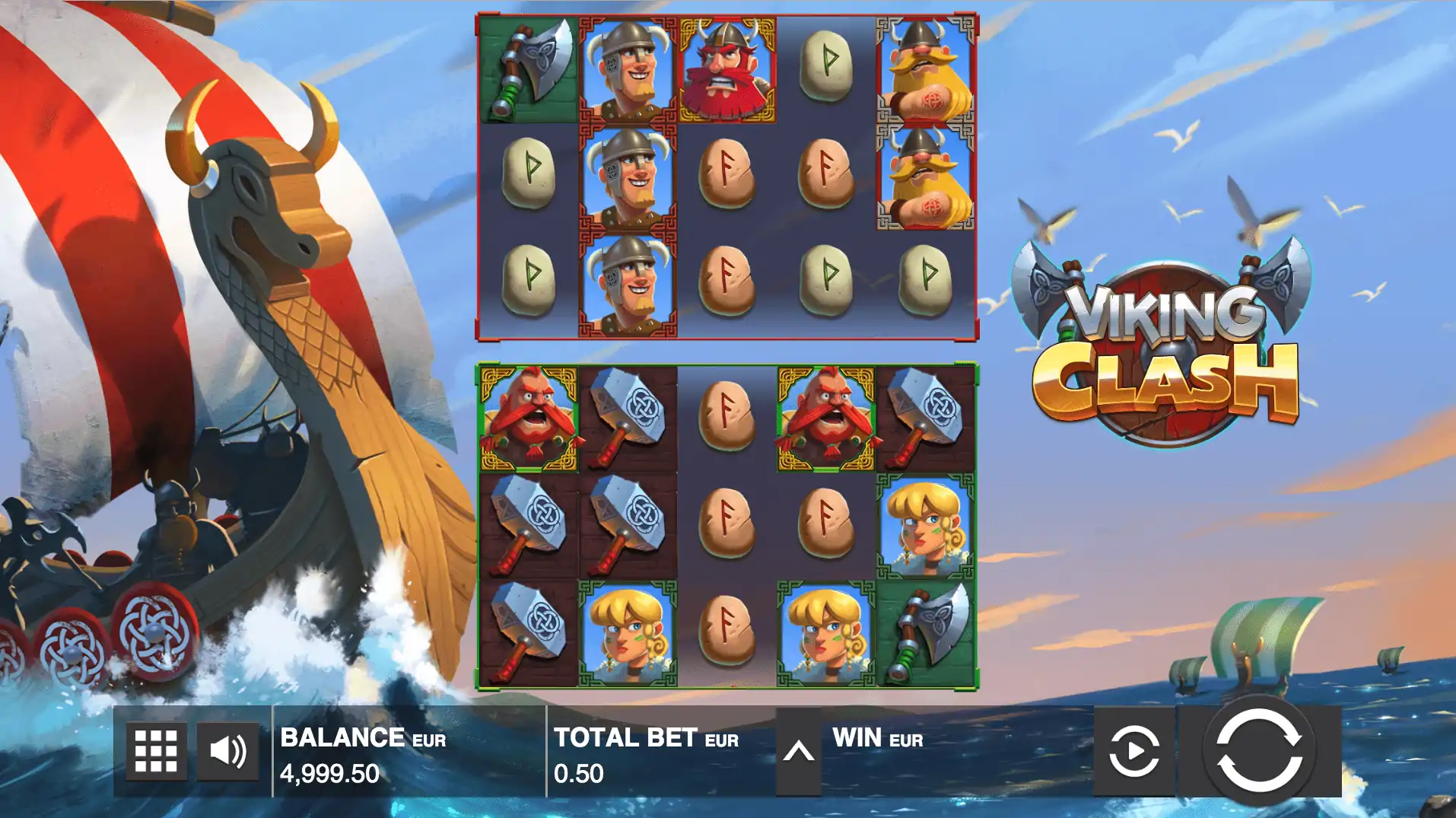
Task: Open the grid menu button
Action: 156,751
